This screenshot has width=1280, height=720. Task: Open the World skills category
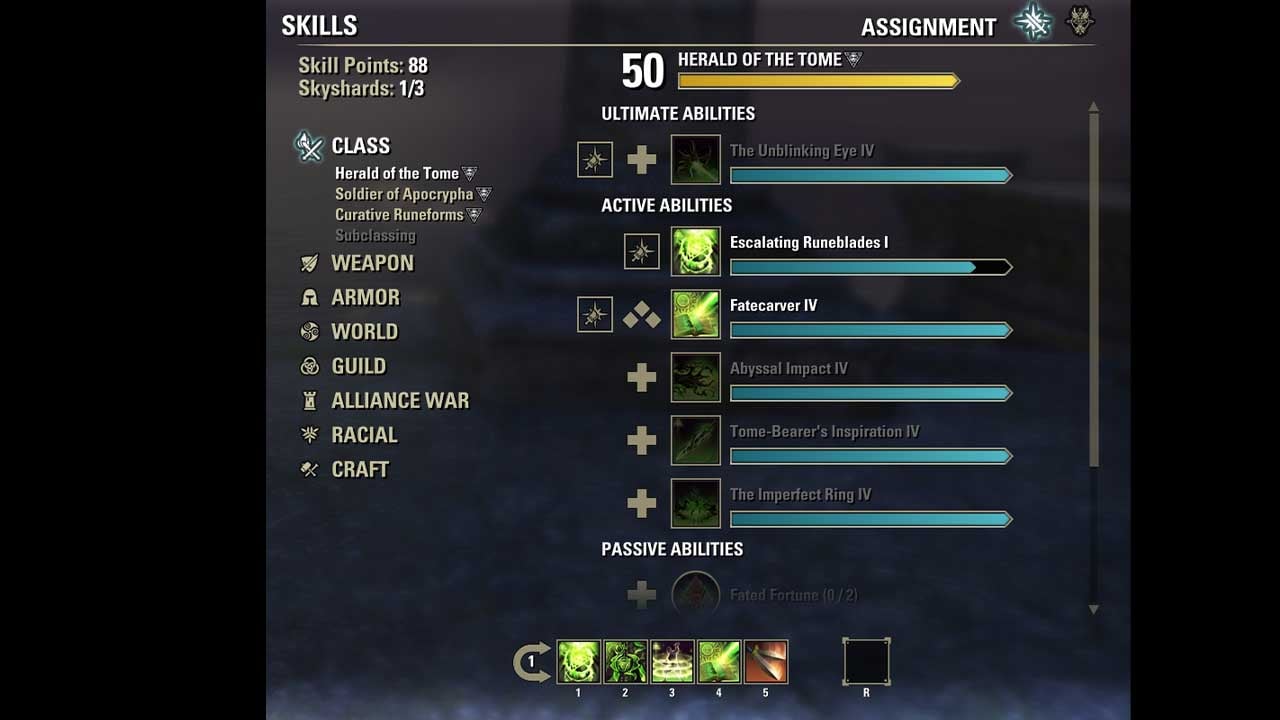(363, 332)
